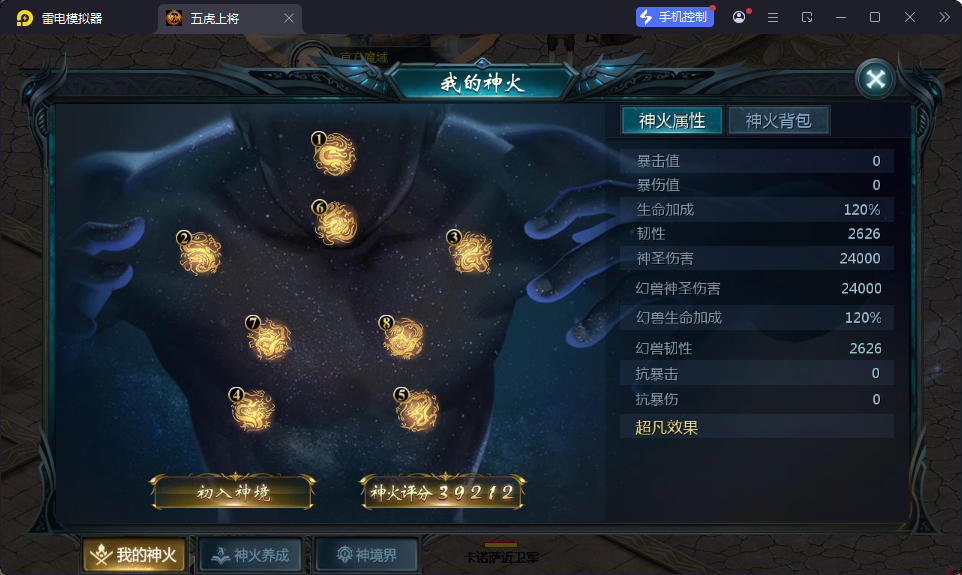
Task: Open the 神火背包 tab
Action: [x=778, y=121]
